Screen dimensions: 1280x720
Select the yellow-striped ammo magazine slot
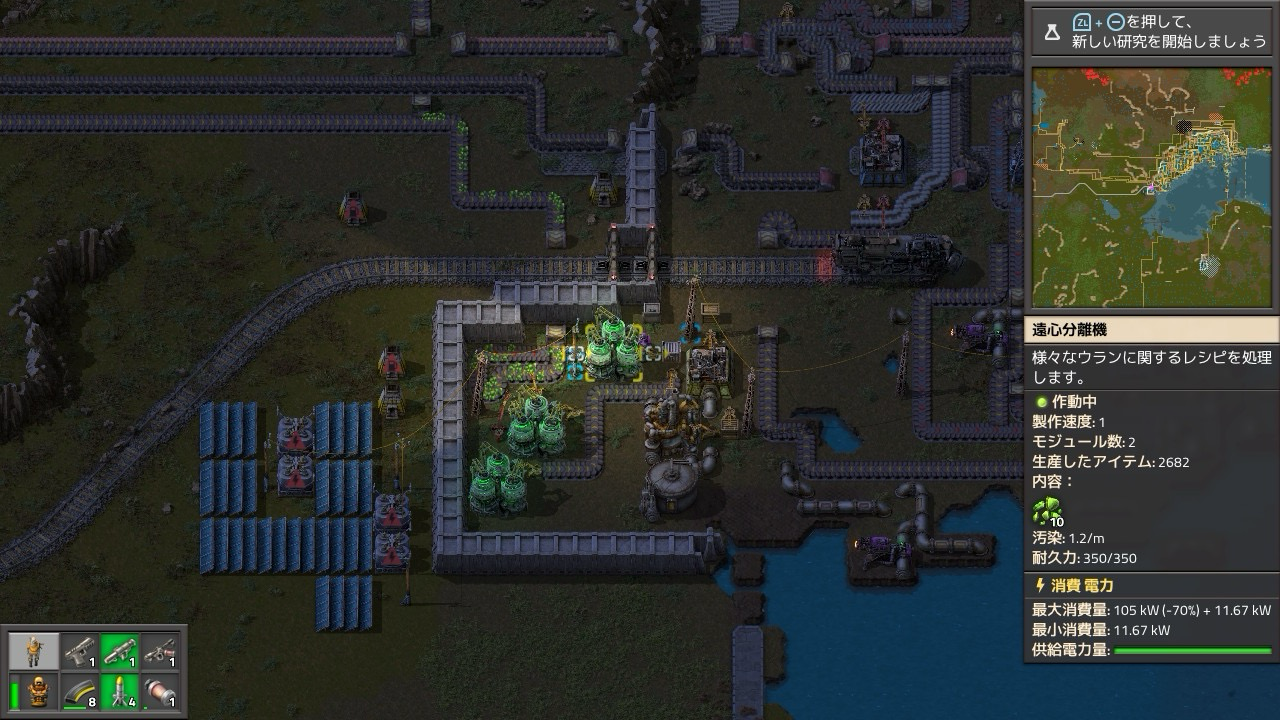click(x=79, y=692)
